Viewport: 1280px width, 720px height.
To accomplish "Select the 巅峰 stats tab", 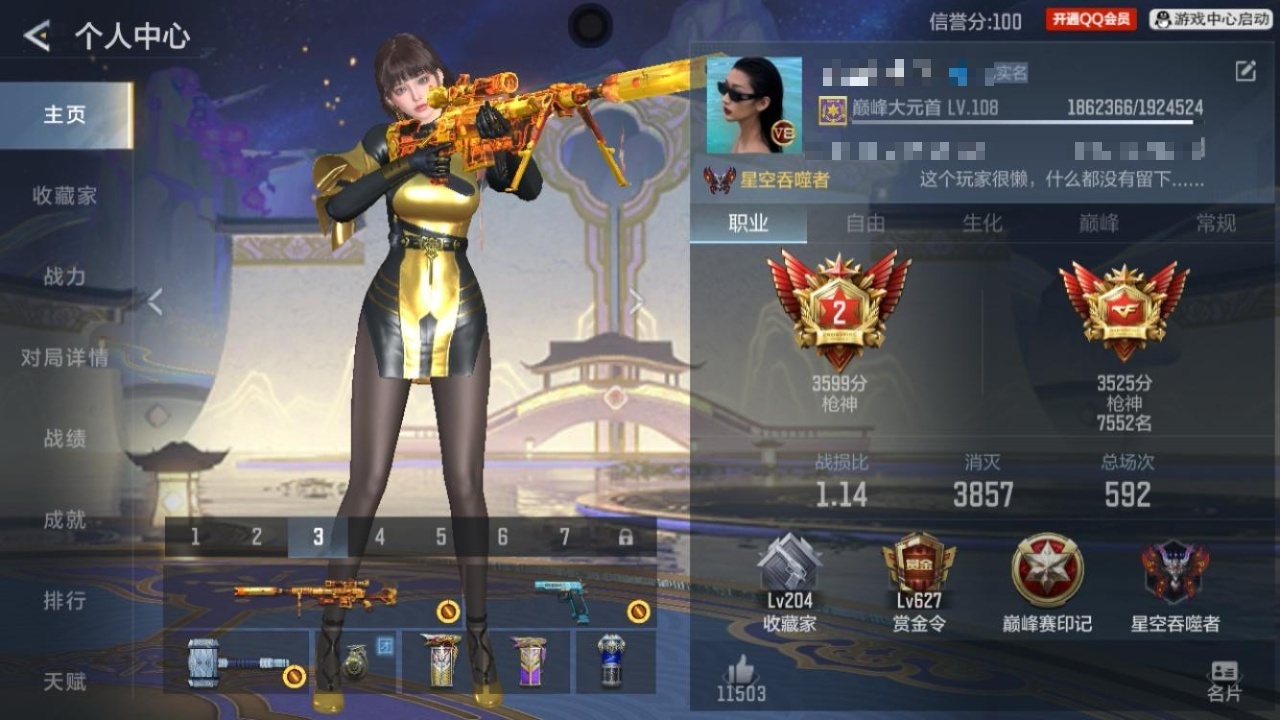I will click(1099, 223).
